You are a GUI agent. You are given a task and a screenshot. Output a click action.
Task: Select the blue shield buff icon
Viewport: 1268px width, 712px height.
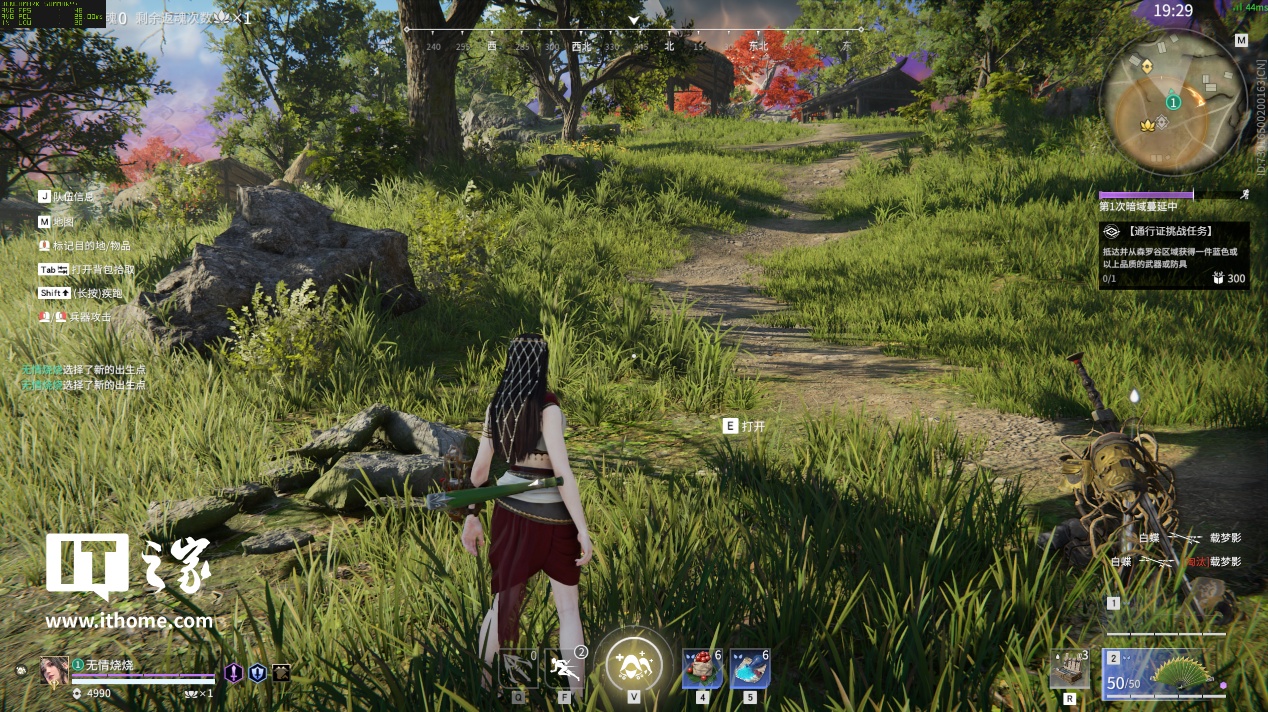point(257,673)
